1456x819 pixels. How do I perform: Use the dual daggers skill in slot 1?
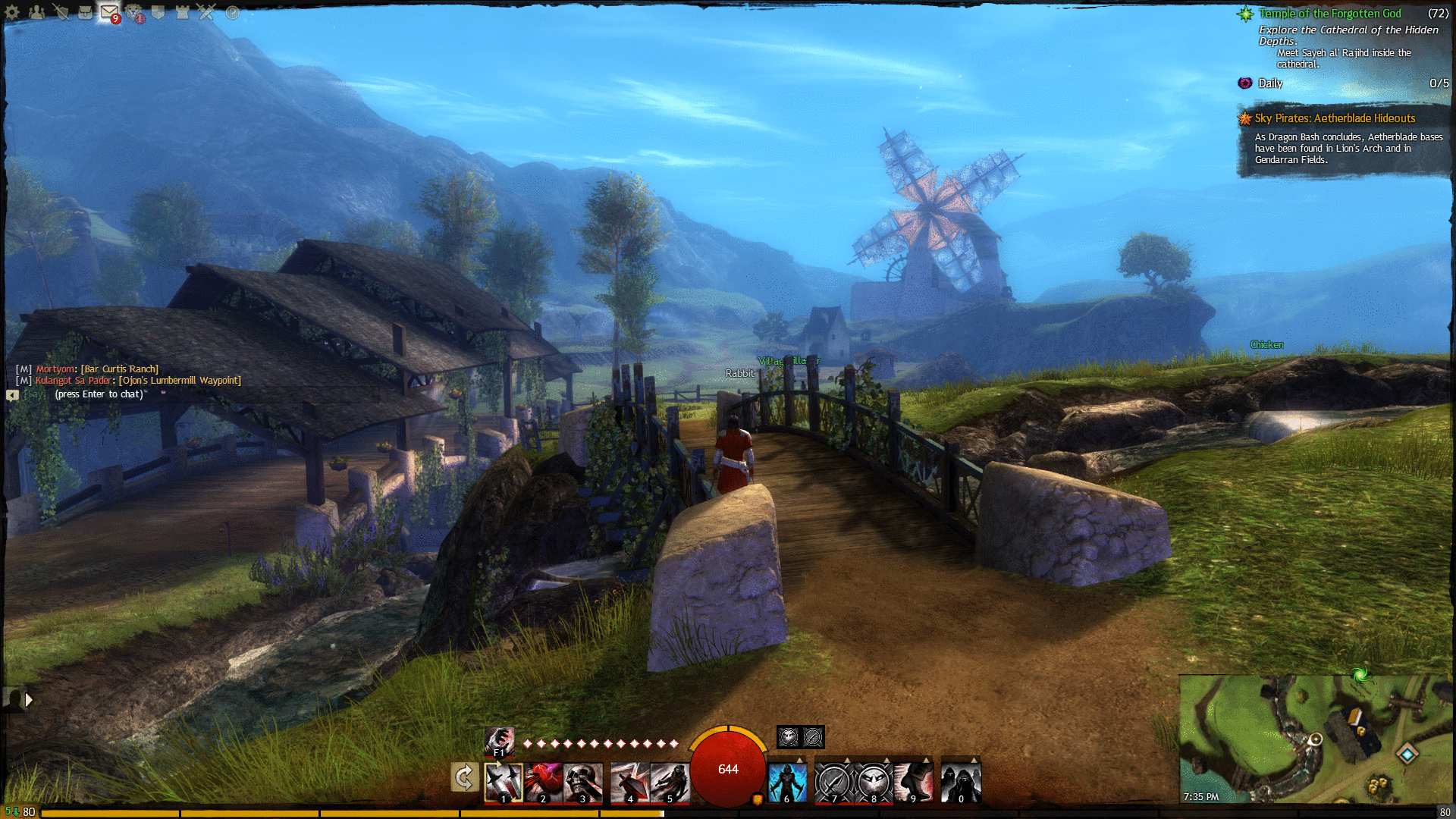tap(504, 783)
